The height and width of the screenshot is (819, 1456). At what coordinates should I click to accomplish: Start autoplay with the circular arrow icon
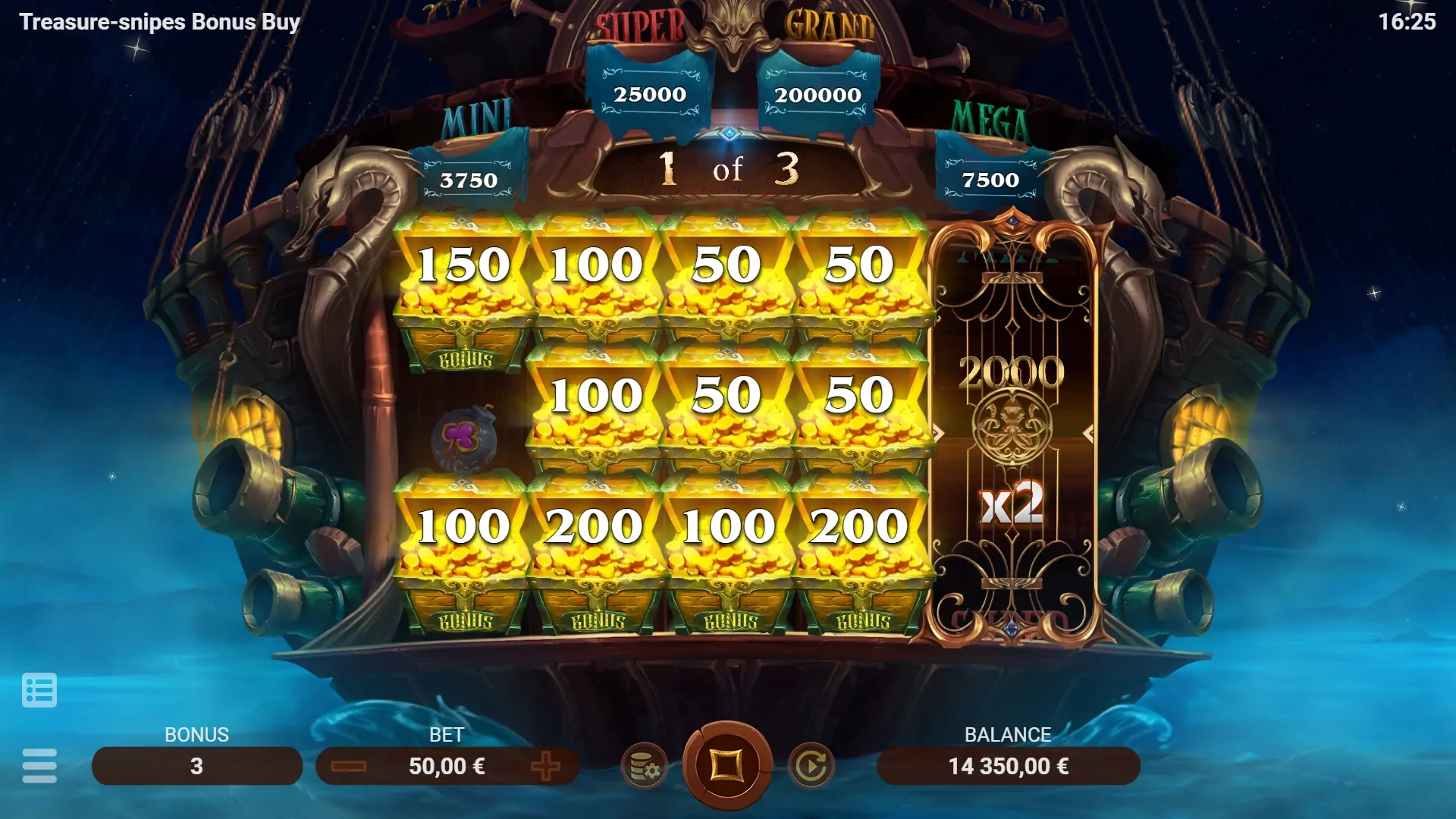(x=811, y=766)
